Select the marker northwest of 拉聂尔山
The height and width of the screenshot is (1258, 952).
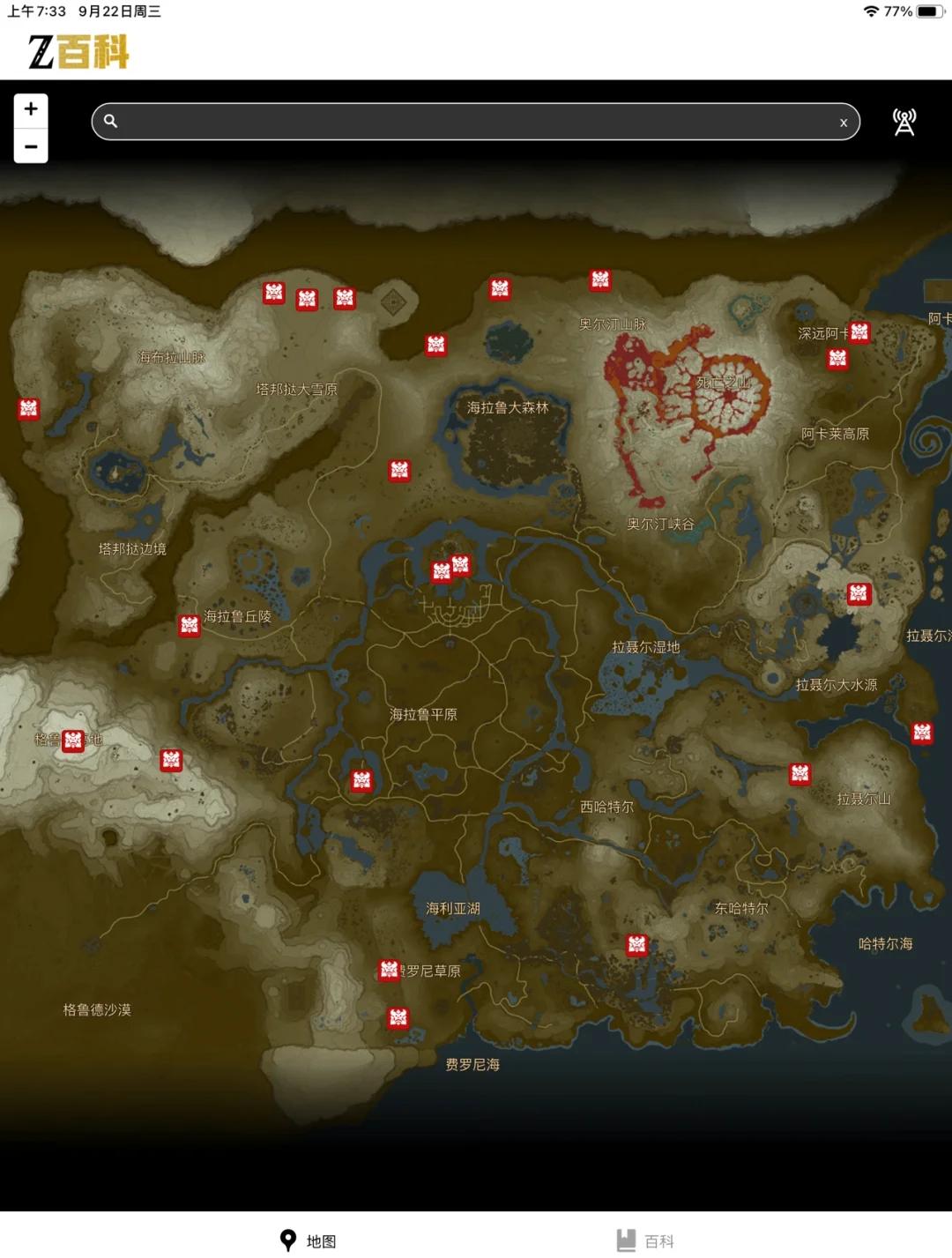click(x=800, y=773)
